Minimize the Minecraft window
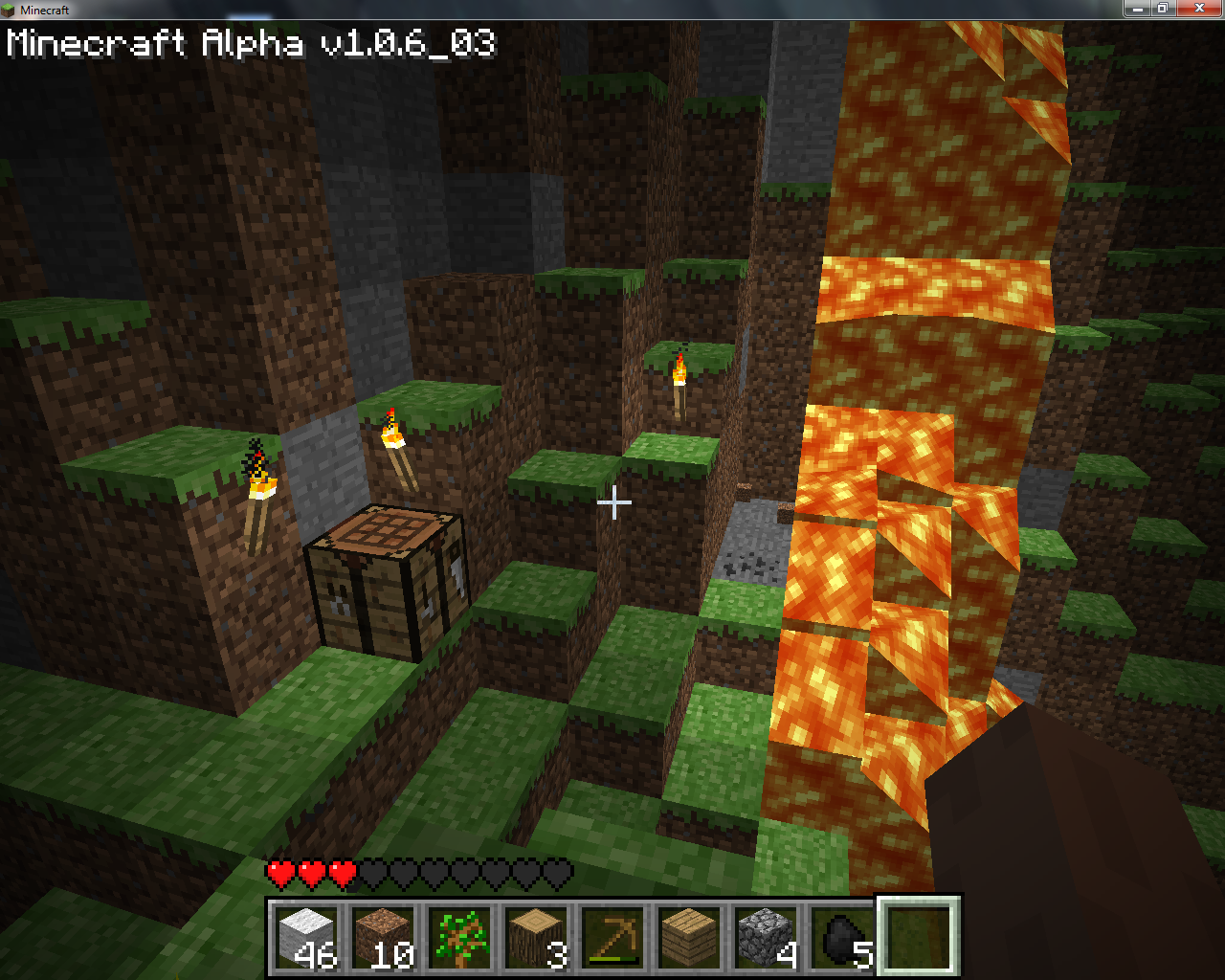 coord(1137,9)
